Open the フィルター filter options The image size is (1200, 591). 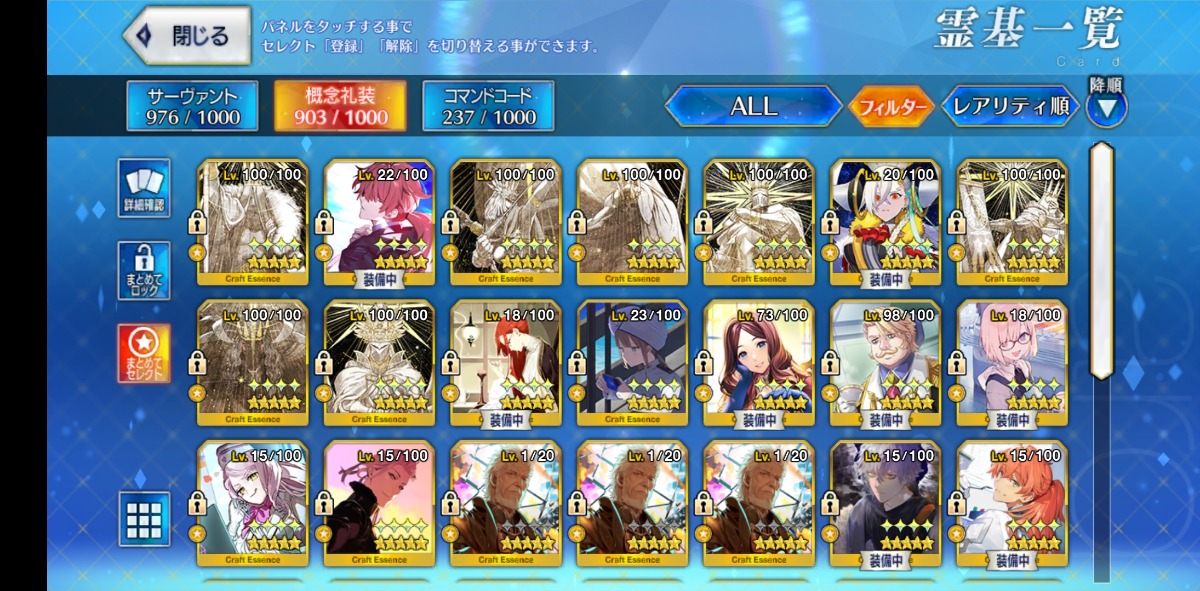click(890, 108)
